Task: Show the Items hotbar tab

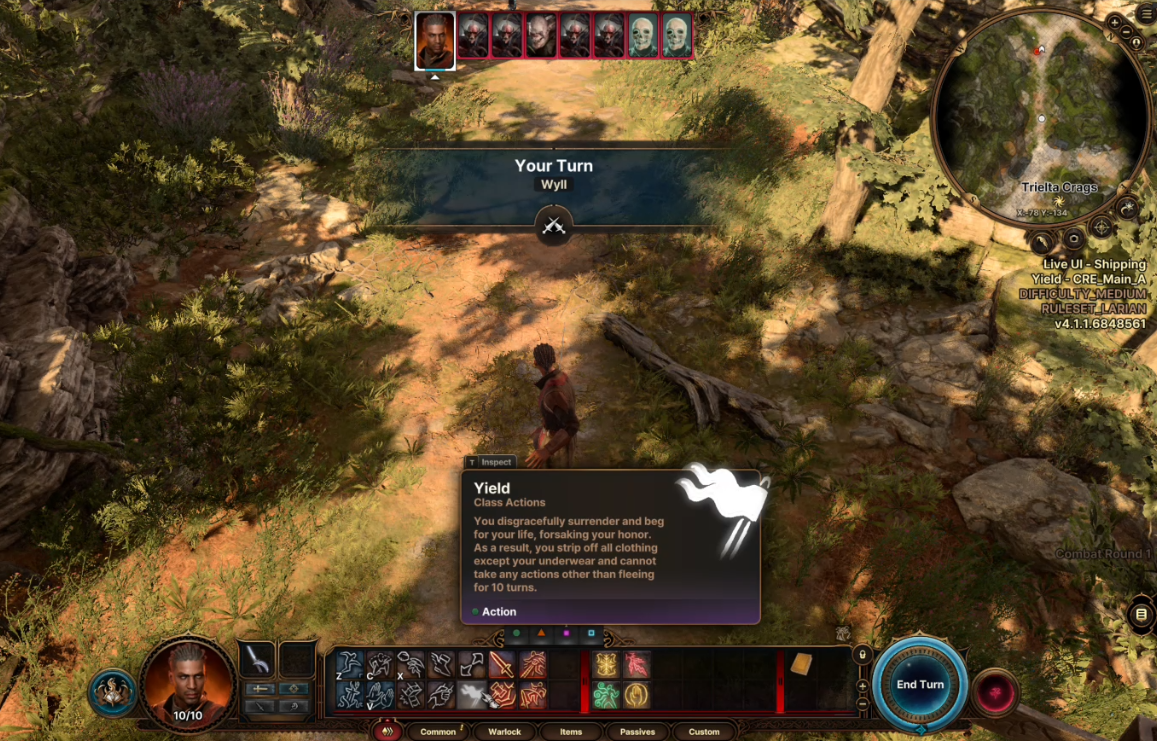Action: (x=571, y=731)
